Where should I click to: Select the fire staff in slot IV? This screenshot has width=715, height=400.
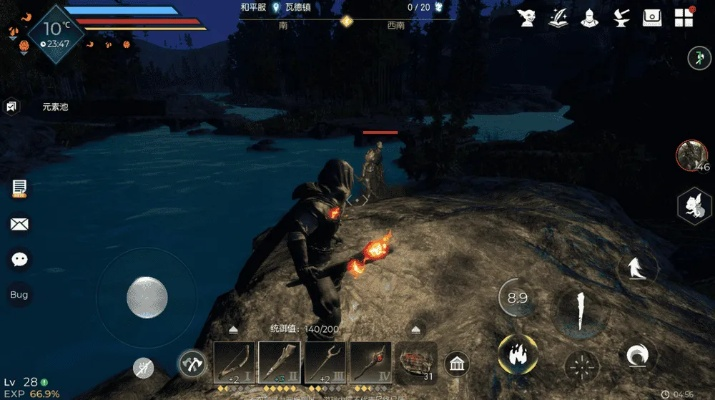[x=370, y=362]
